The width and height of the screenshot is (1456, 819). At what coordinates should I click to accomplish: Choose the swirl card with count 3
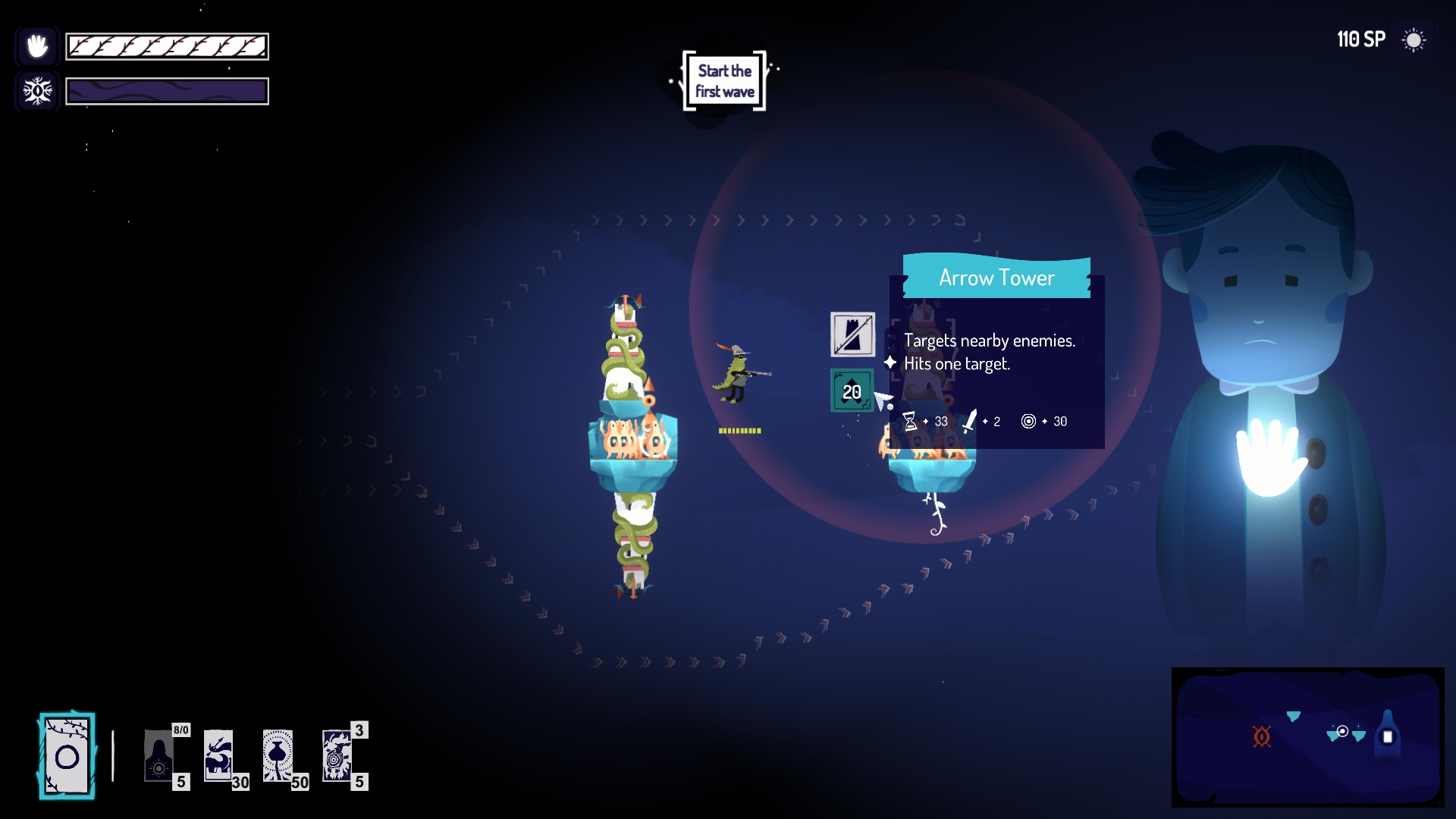point(337,756)
